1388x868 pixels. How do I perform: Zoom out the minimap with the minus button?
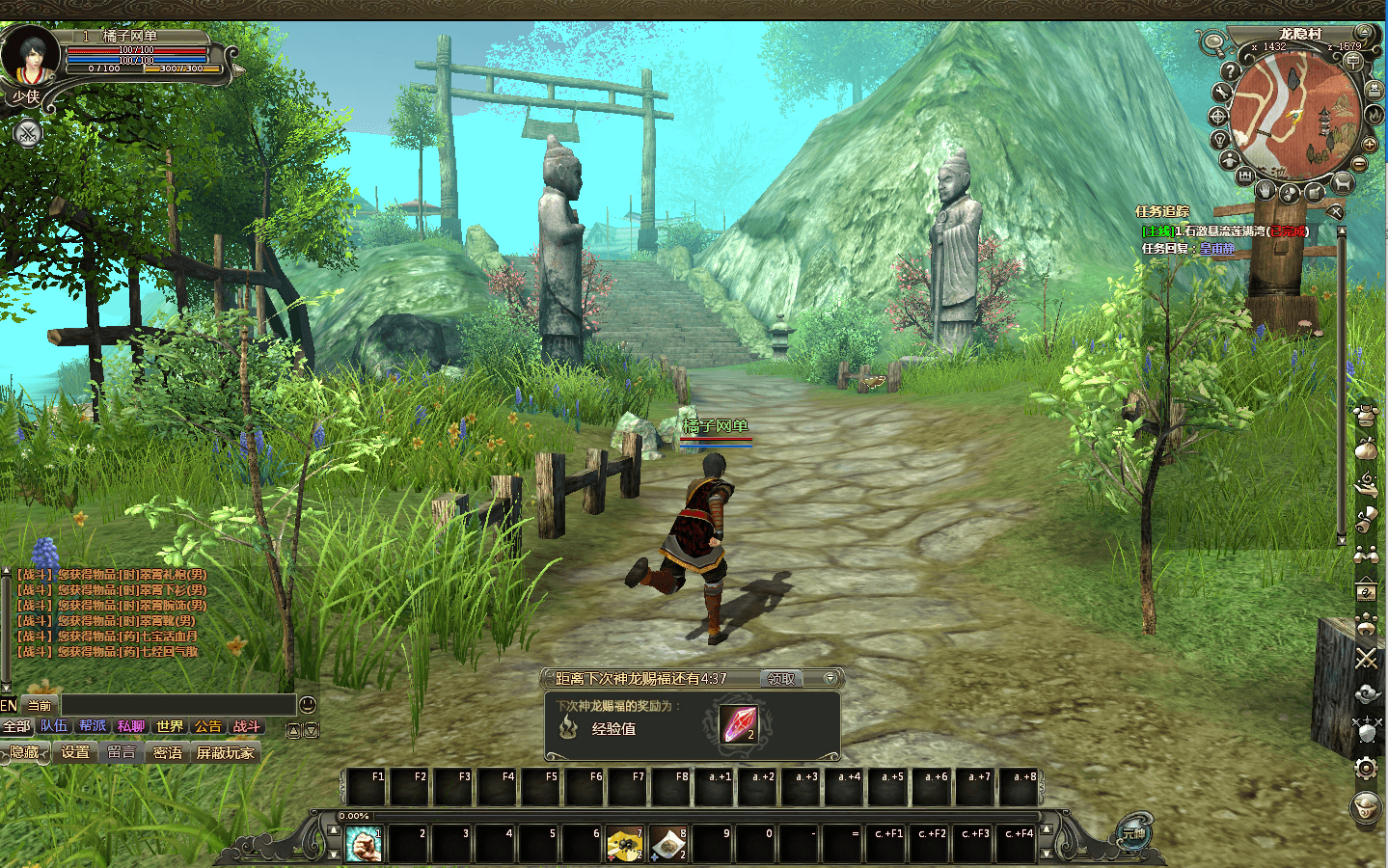pyautogui.click(x=1359, y=164)
